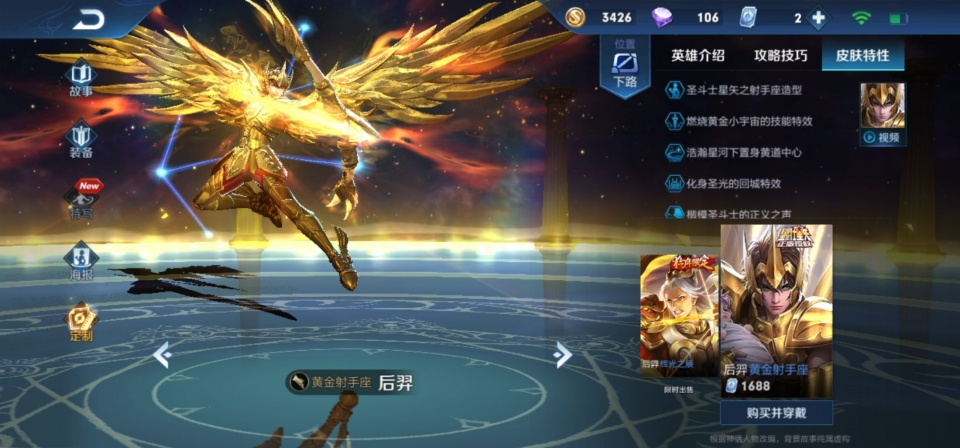Open the 装备 (equipment) page
This screenshot has width=960, height=448.
[81, 138]
